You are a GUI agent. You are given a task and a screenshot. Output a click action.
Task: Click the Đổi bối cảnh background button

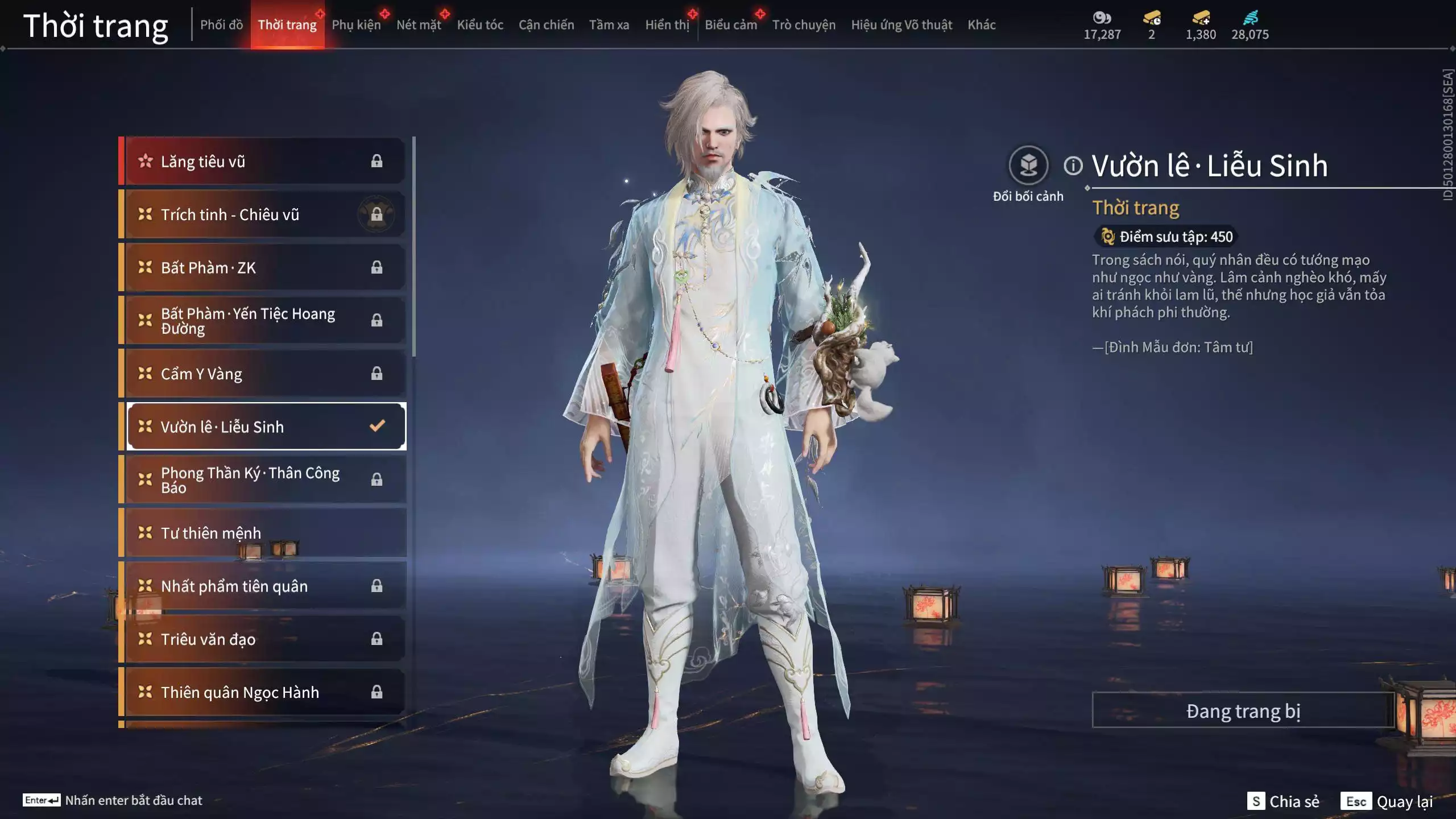[1028, 166]
